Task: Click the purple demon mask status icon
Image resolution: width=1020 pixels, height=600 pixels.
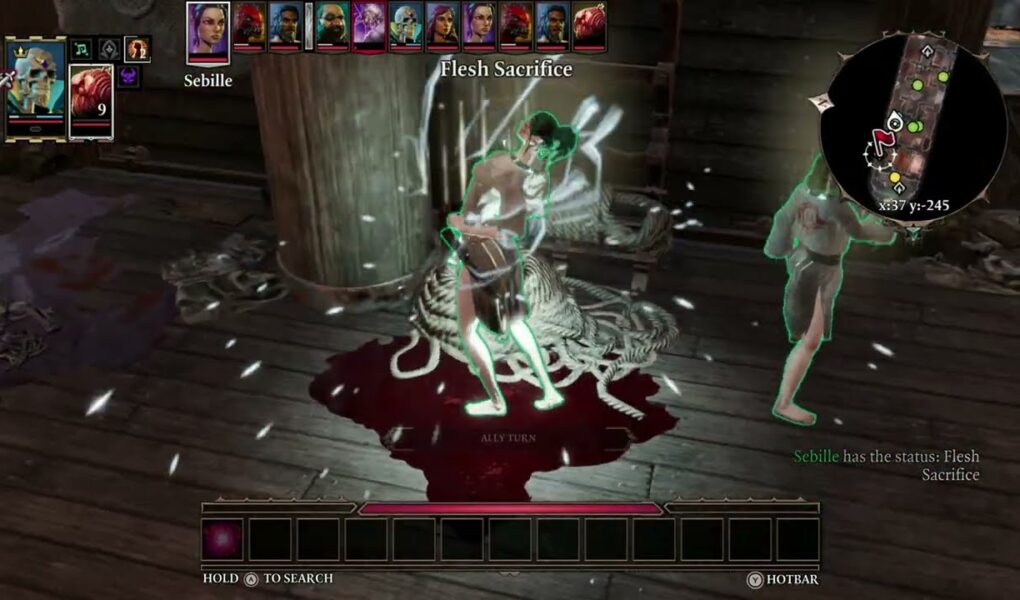Action: 129,76
